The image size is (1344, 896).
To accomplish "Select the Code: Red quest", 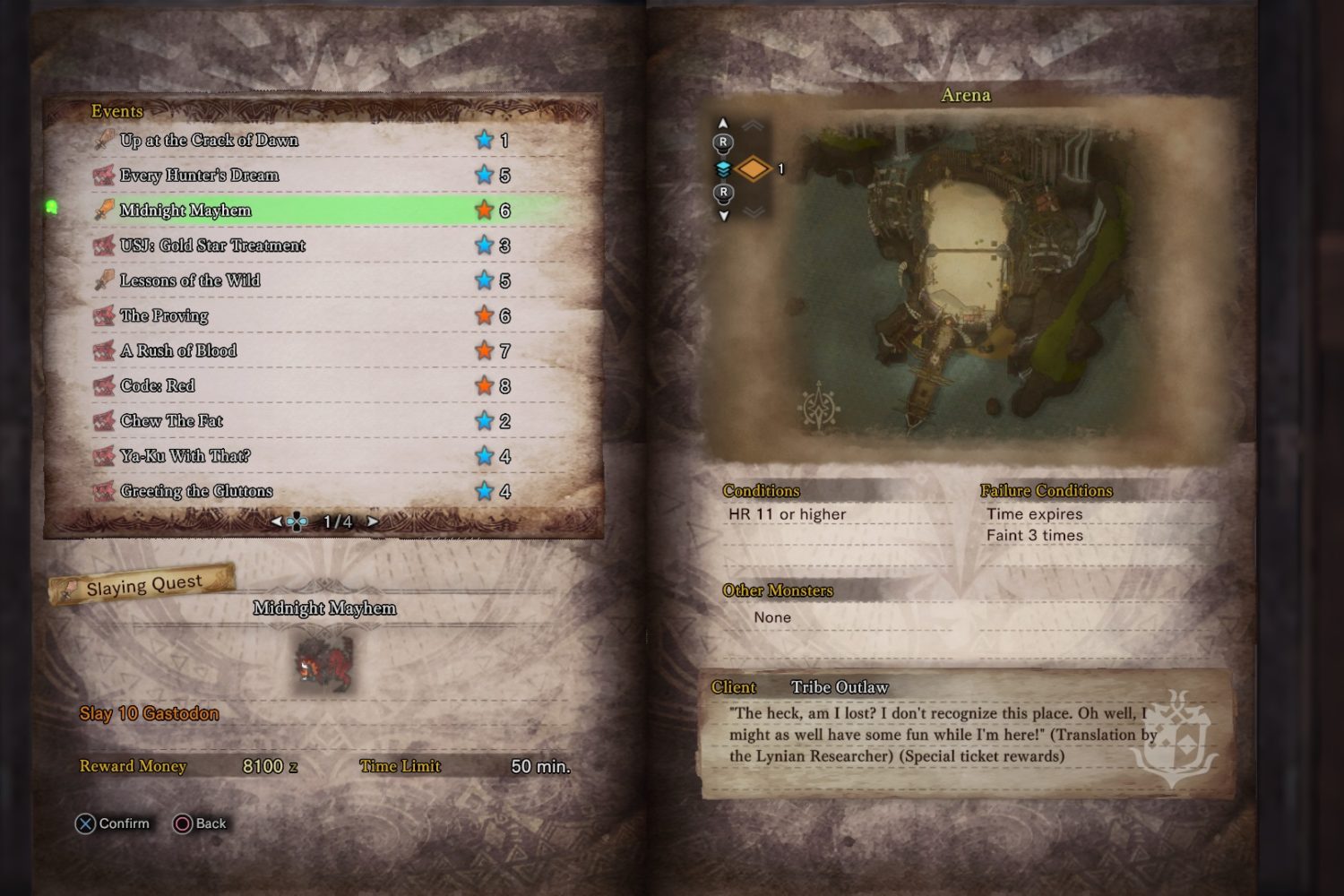I will tap(157, 385).
